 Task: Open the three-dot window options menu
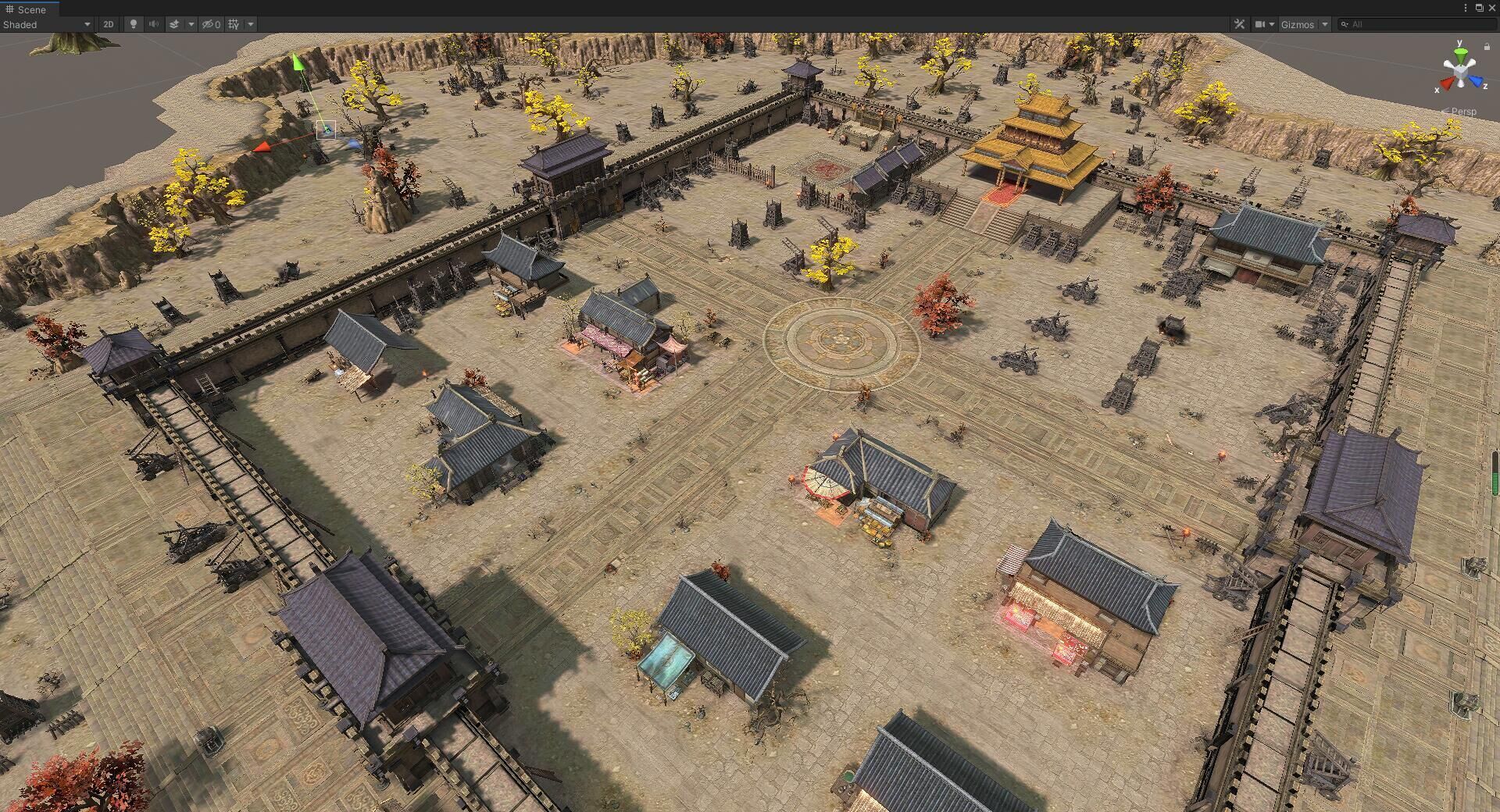click(1465, 8)
